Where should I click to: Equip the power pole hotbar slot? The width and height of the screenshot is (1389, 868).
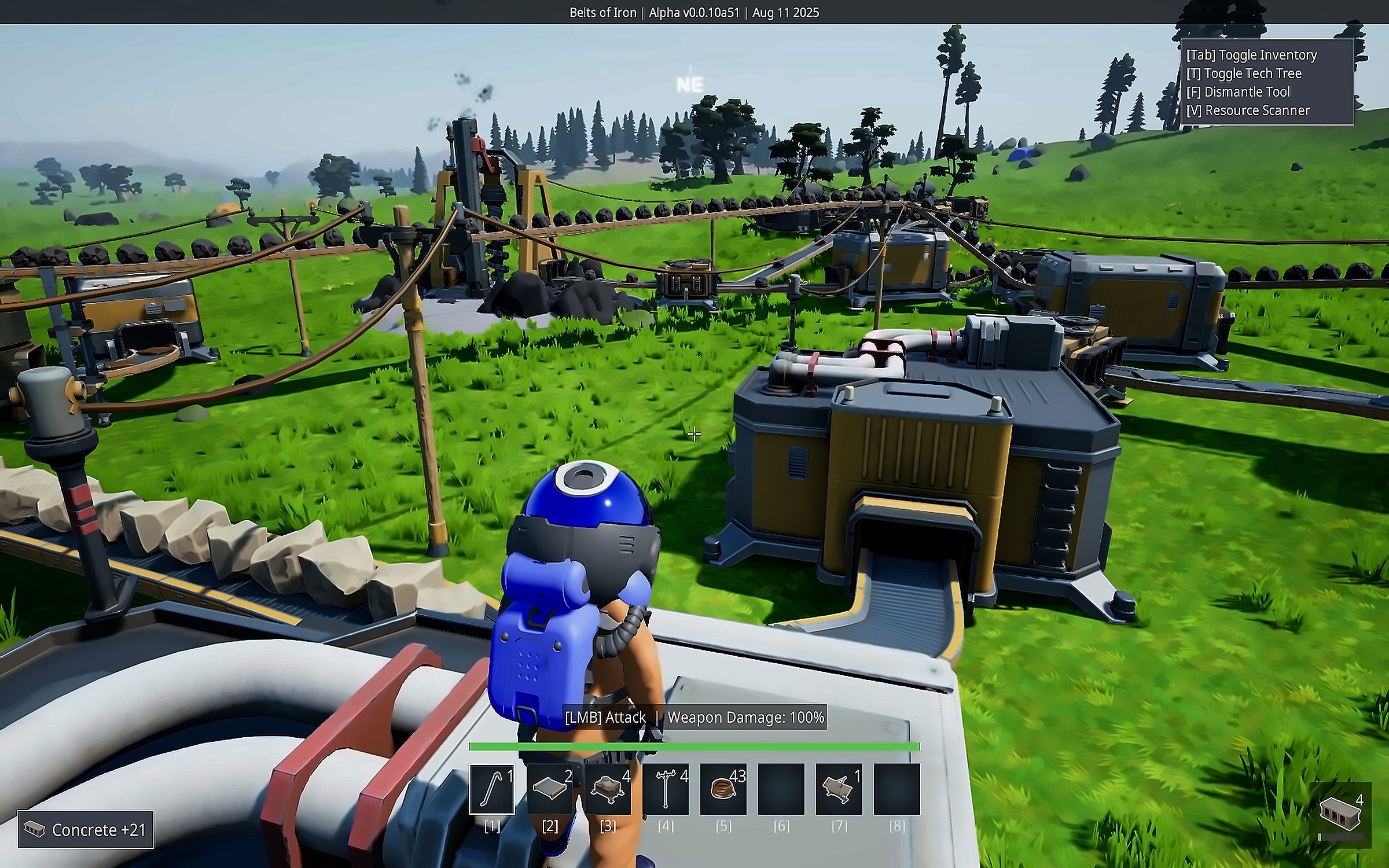[665, 789]
